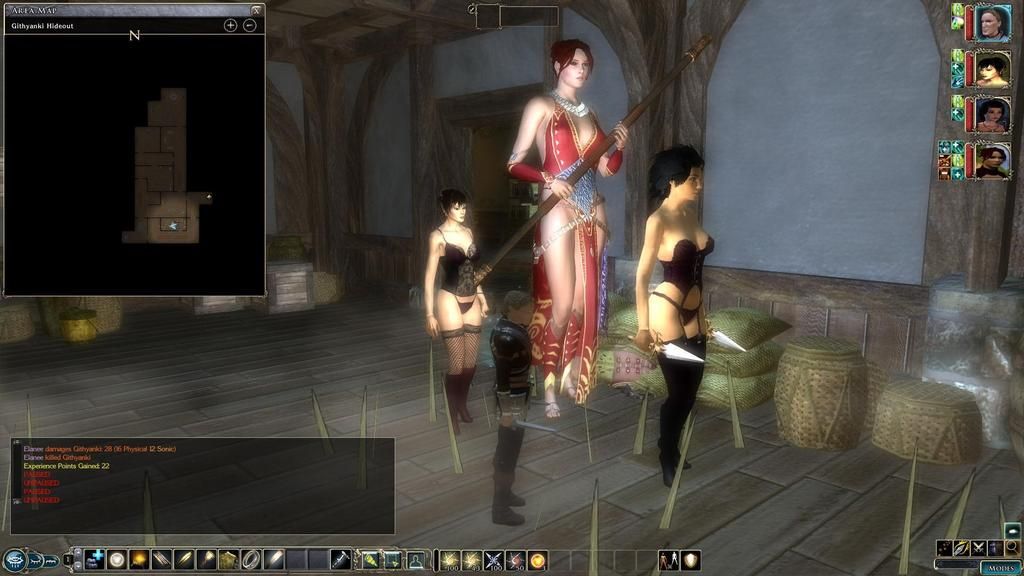The height and width of the screenshot is (576, 1024).
Task: Zoom in the area map
Action: (x=230, y=25)
